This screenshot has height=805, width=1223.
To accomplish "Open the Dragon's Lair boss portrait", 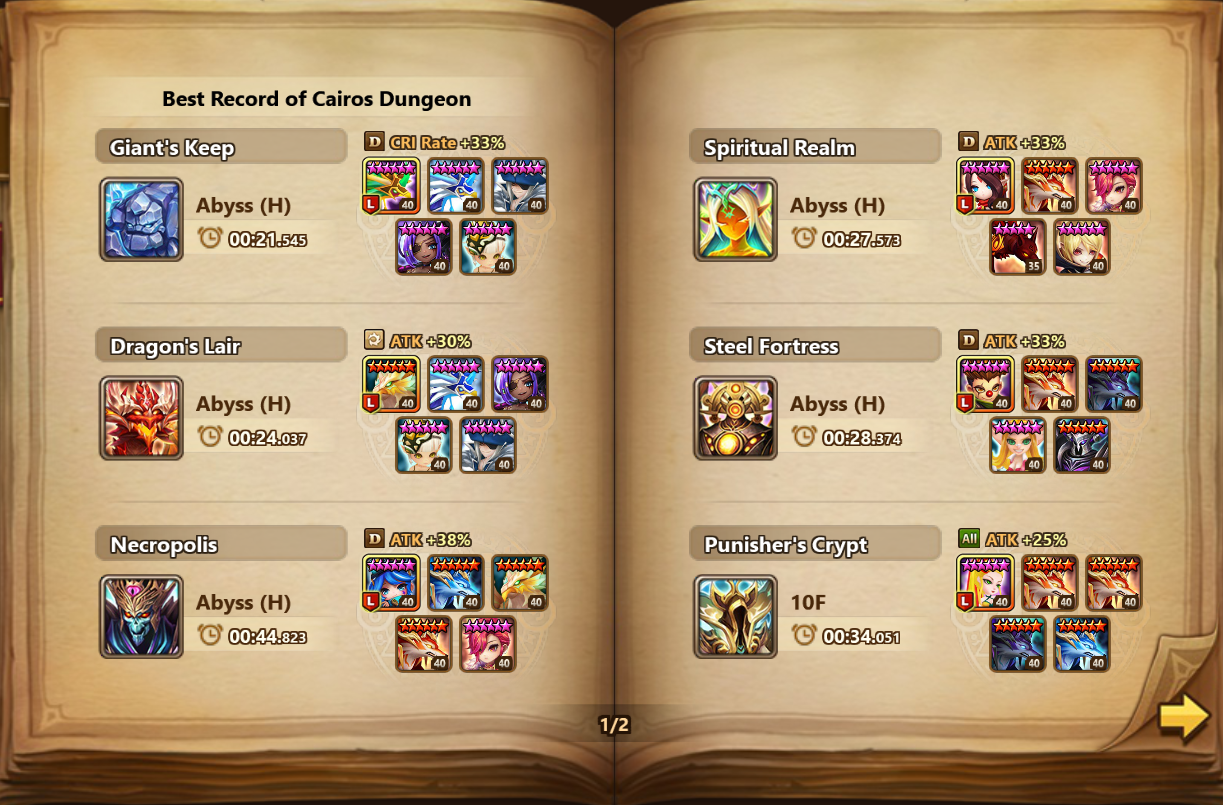I will pos(141,418).
